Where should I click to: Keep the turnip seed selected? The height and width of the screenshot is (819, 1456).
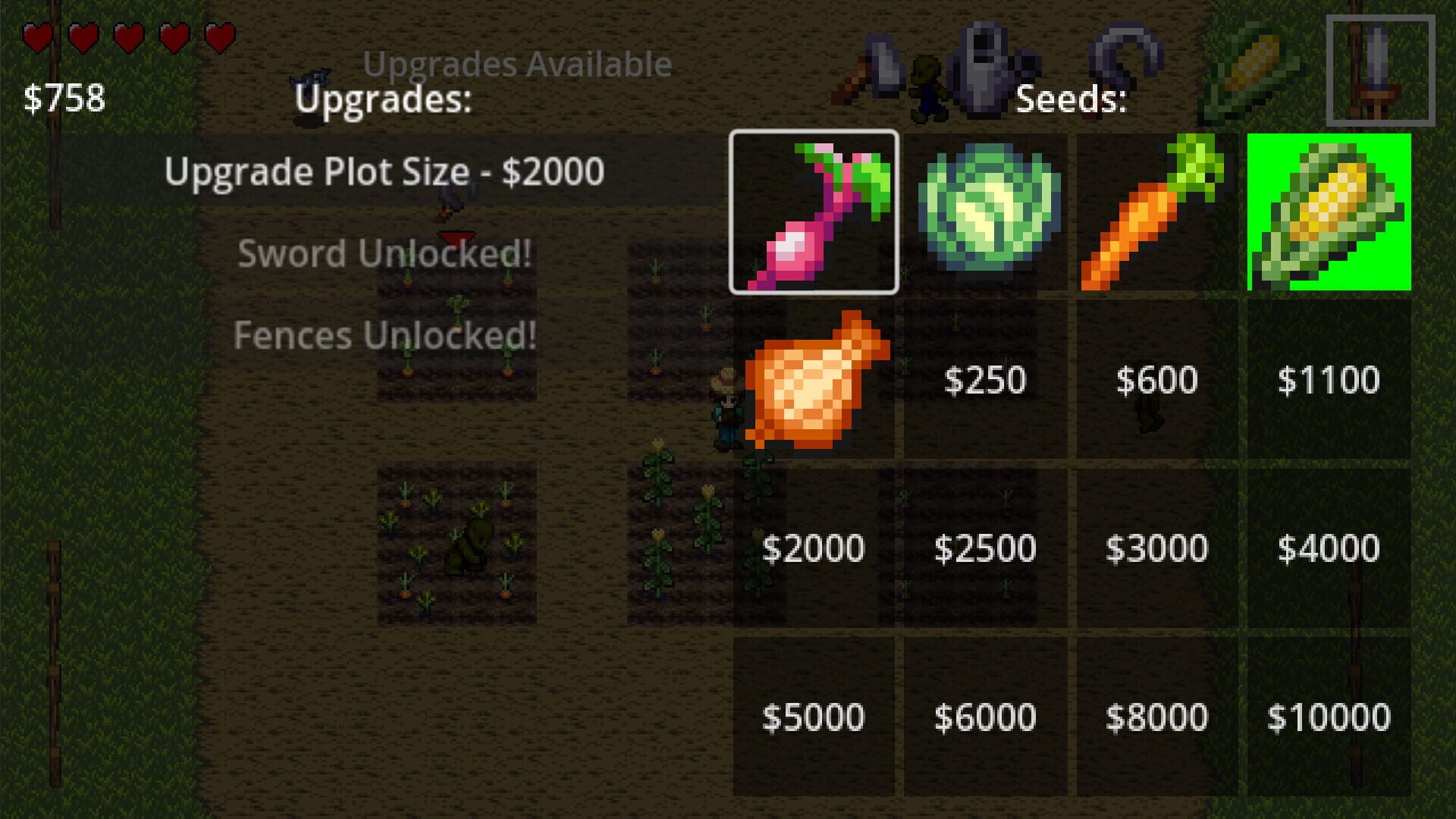coord(815,212)
